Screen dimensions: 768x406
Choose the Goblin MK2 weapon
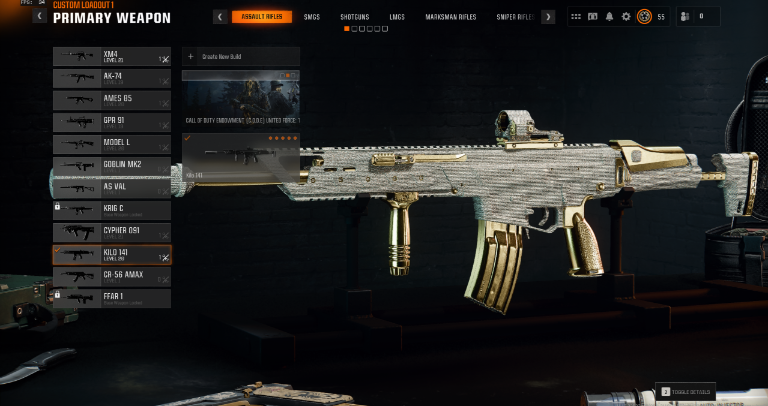pos(111,166)
